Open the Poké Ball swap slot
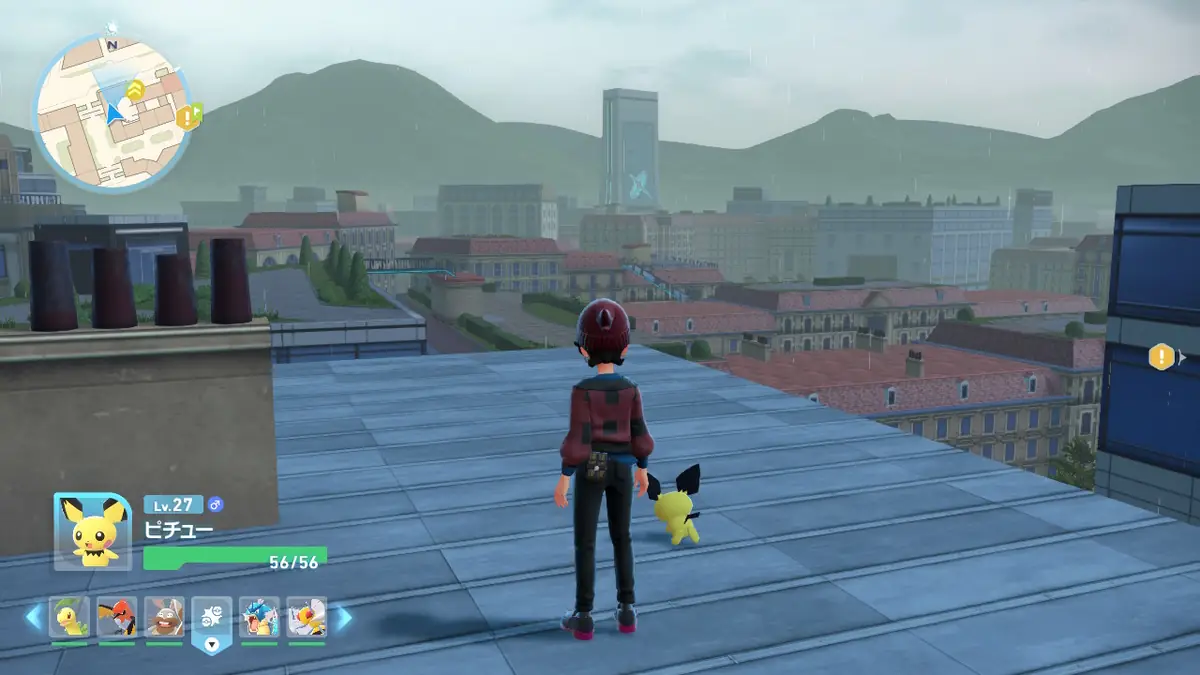Image resolution: width=1200 pixels, height=675 pixels. pyautogui.click(x=211, y=619)
